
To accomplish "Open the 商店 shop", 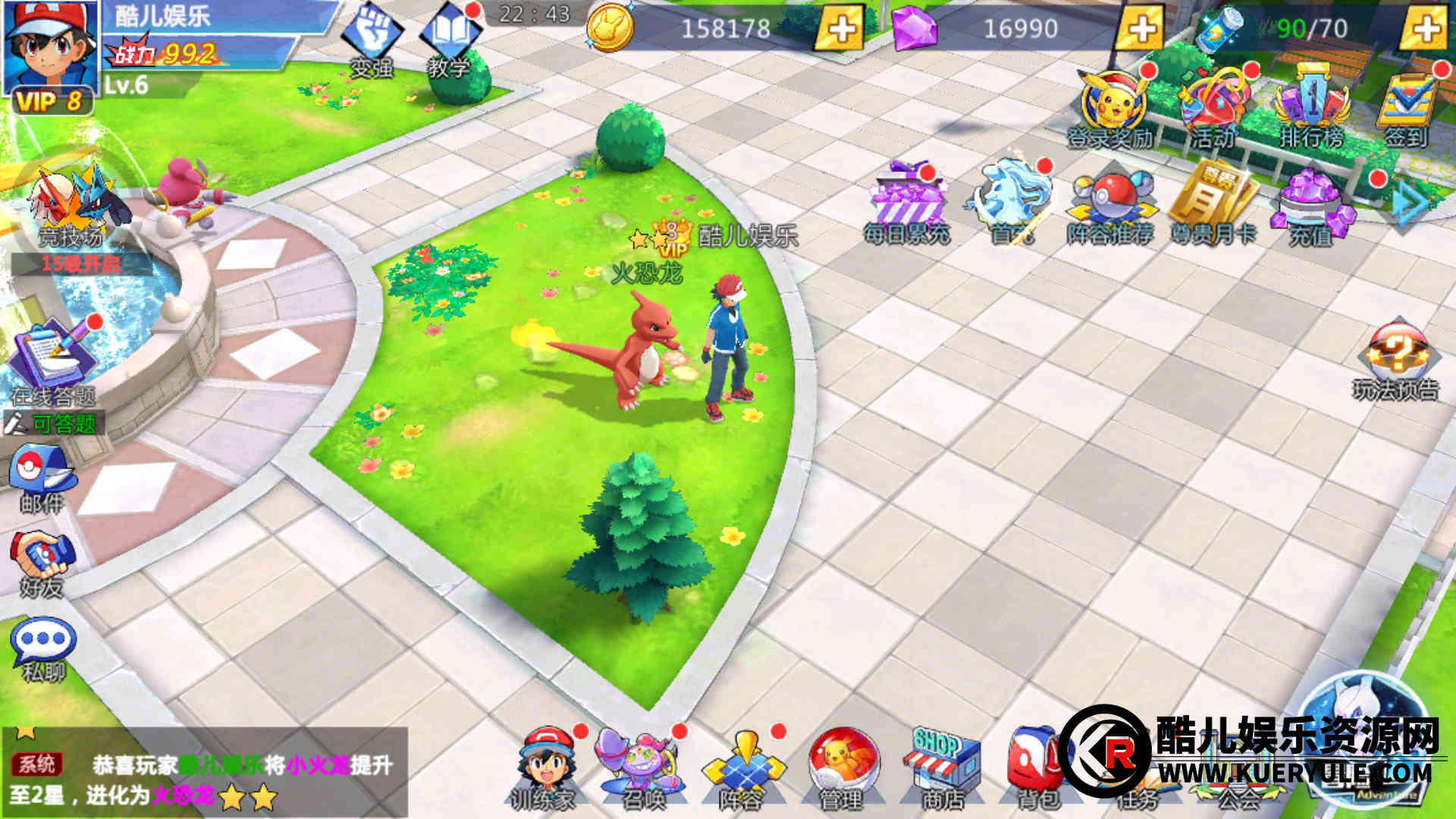I will [943, 766].
